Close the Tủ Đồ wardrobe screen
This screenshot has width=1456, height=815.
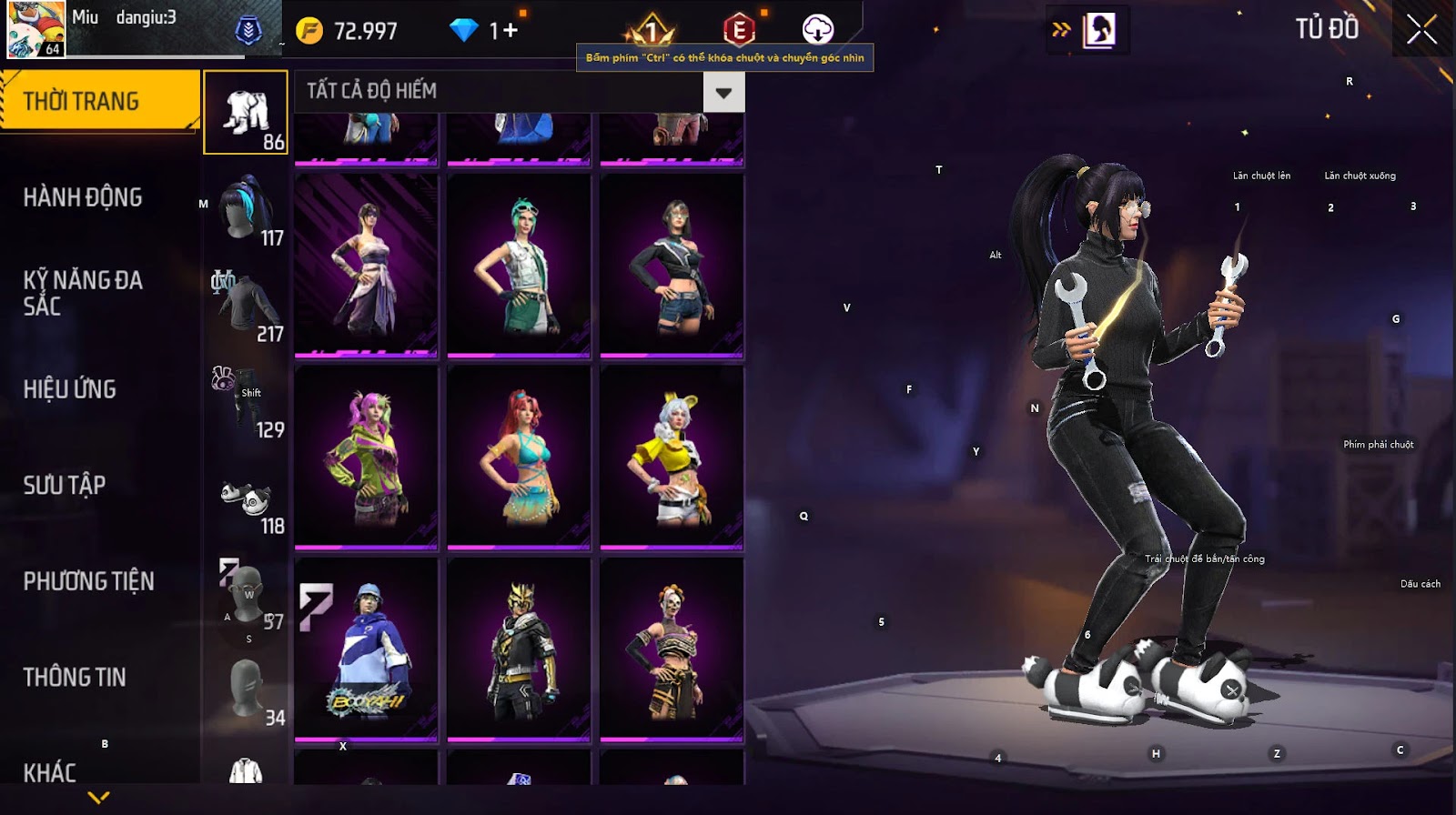(x=1421, y=30)
